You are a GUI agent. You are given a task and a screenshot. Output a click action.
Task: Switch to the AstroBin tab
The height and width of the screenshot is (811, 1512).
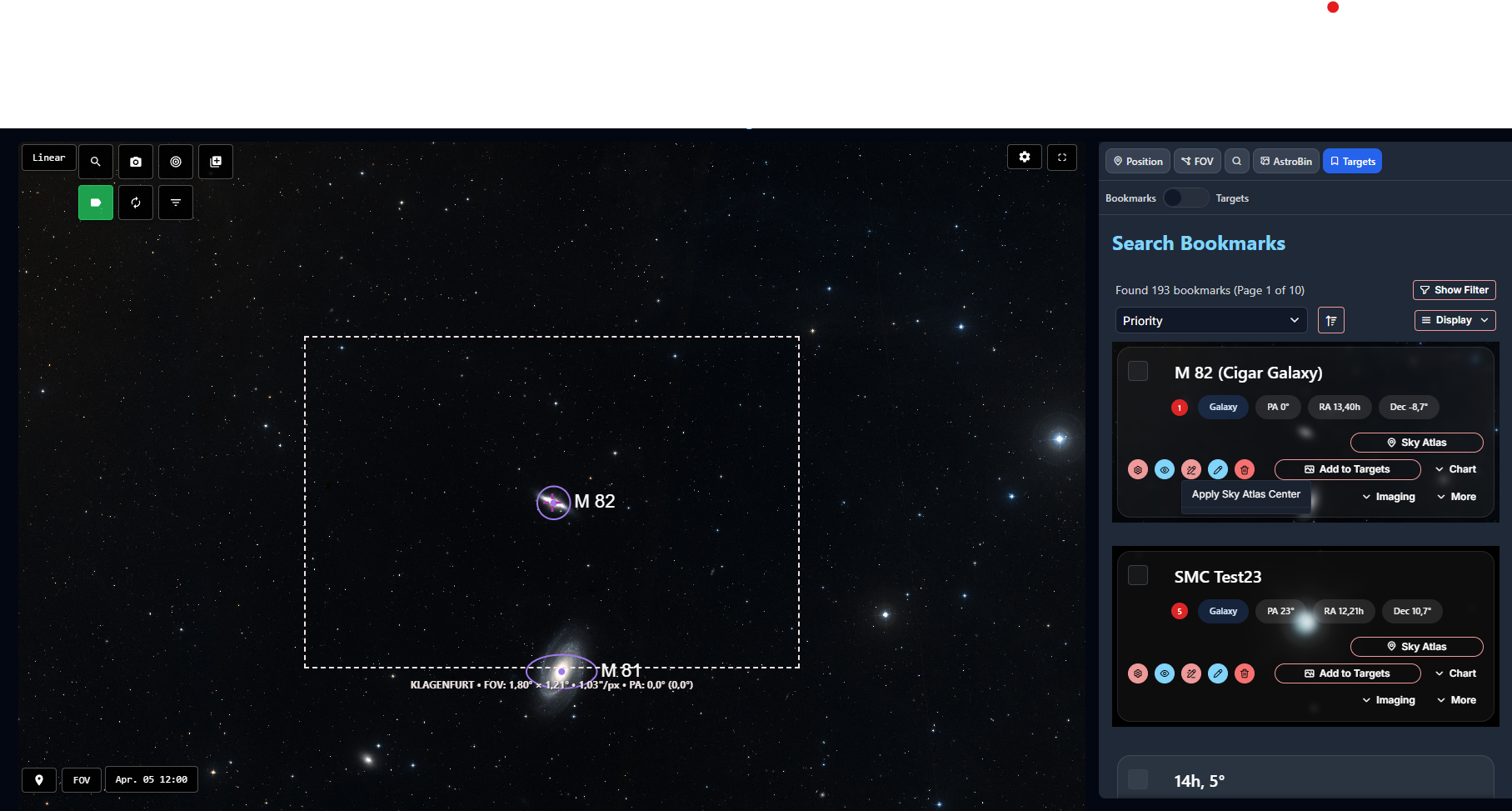click(x=1285, y=161)
